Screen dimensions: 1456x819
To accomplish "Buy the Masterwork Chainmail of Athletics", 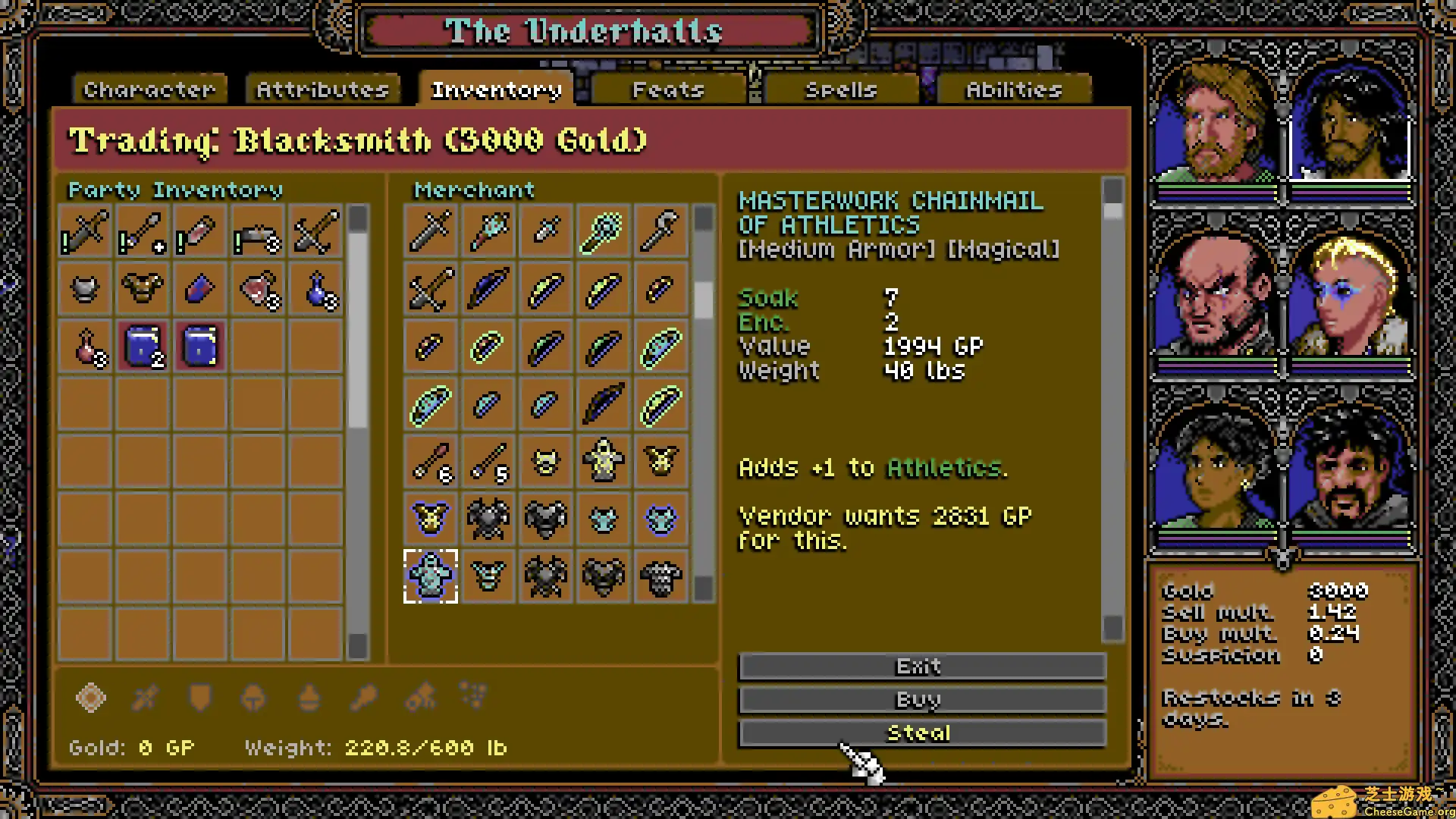I will tap(921, 700).
